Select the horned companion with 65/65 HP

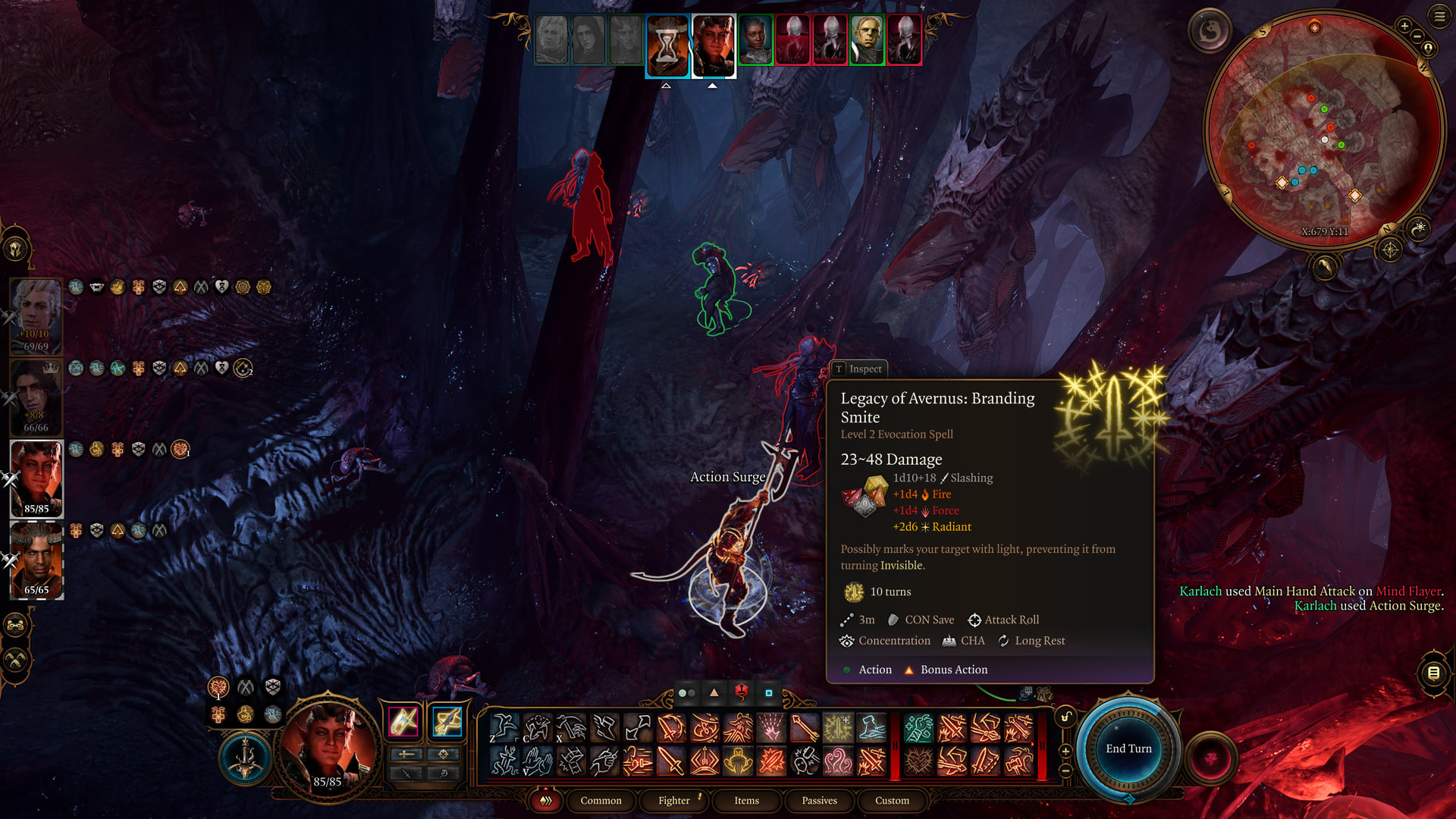(x=36, y=559)
